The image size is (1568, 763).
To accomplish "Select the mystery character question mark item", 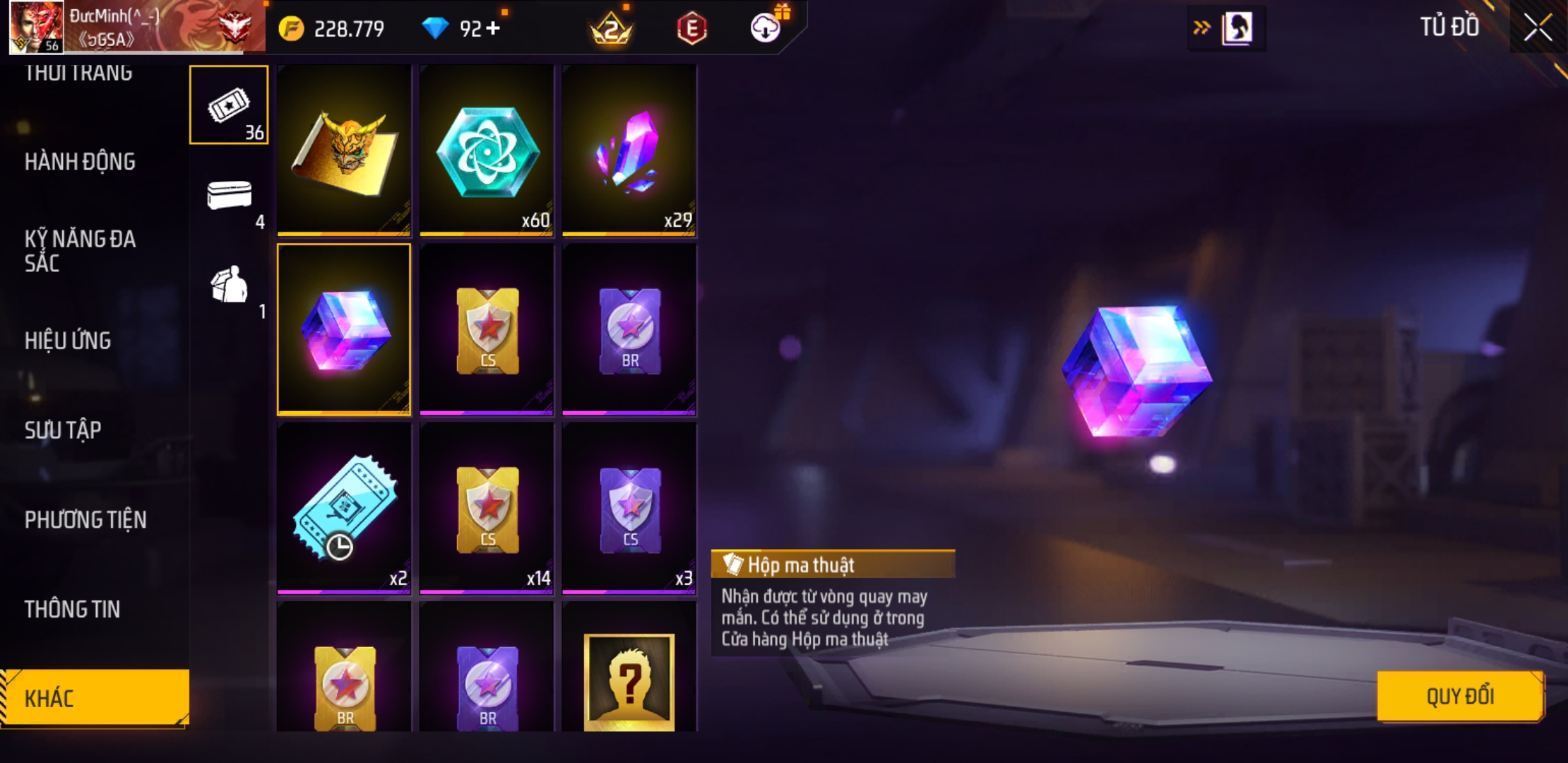I will [x=629, y=680].
